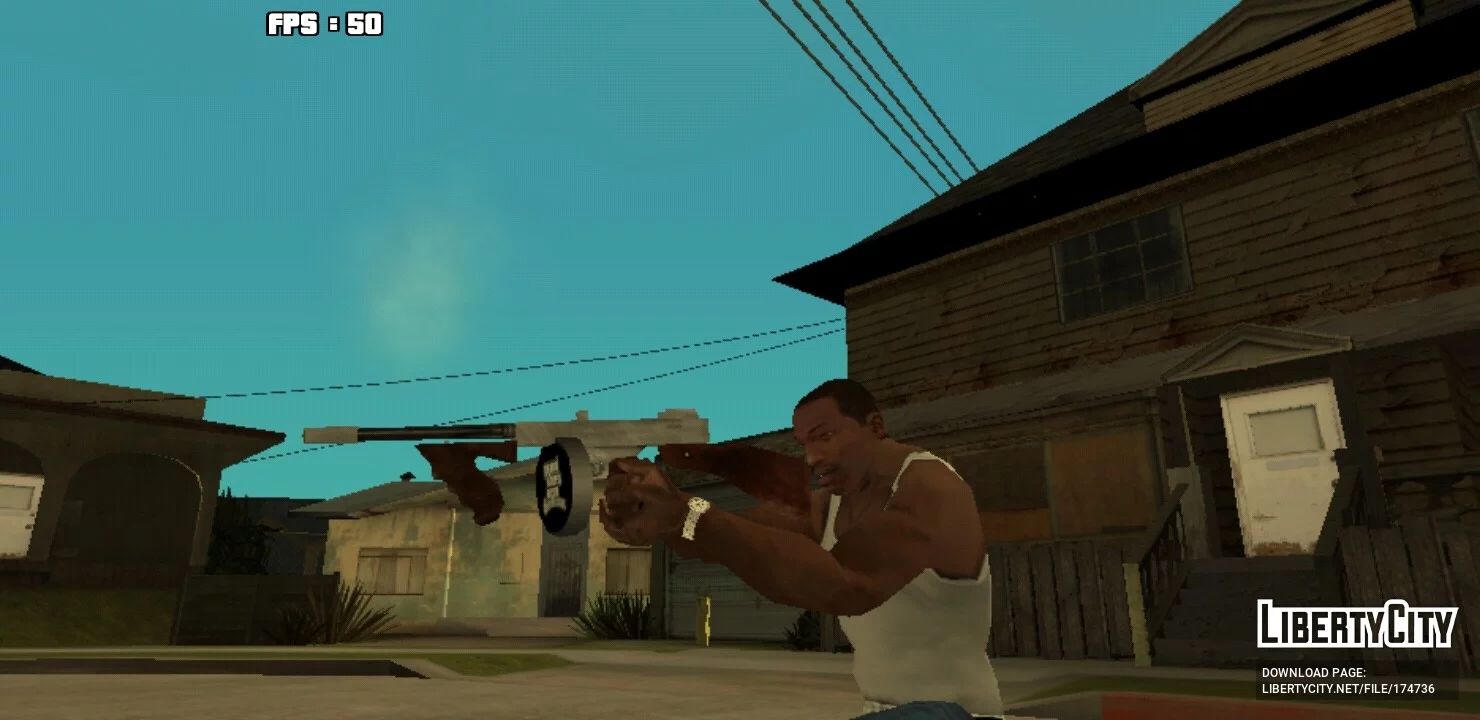Click the LibertyCity logo watermark
Image resolution: width=1480 pixels, height=720 pixels.
coord(1356,625)
